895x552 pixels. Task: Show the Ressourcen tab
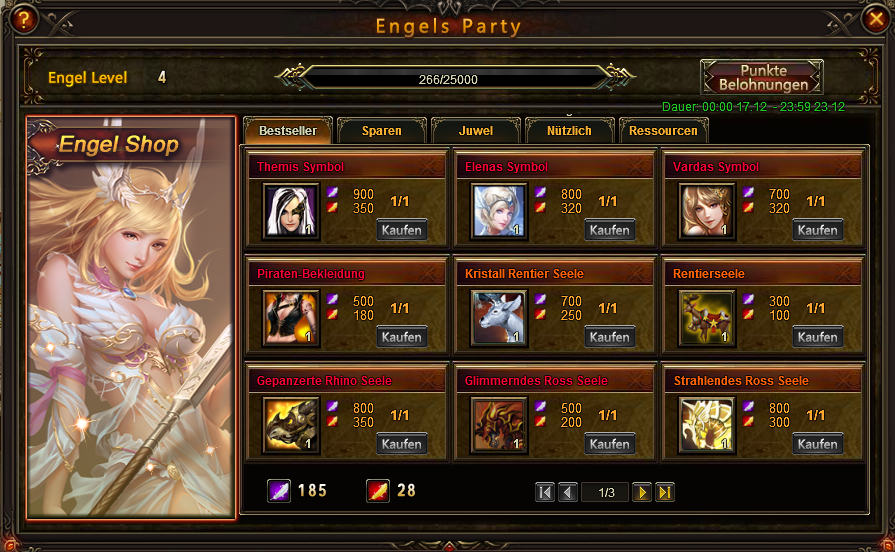(x=663, y=131)
